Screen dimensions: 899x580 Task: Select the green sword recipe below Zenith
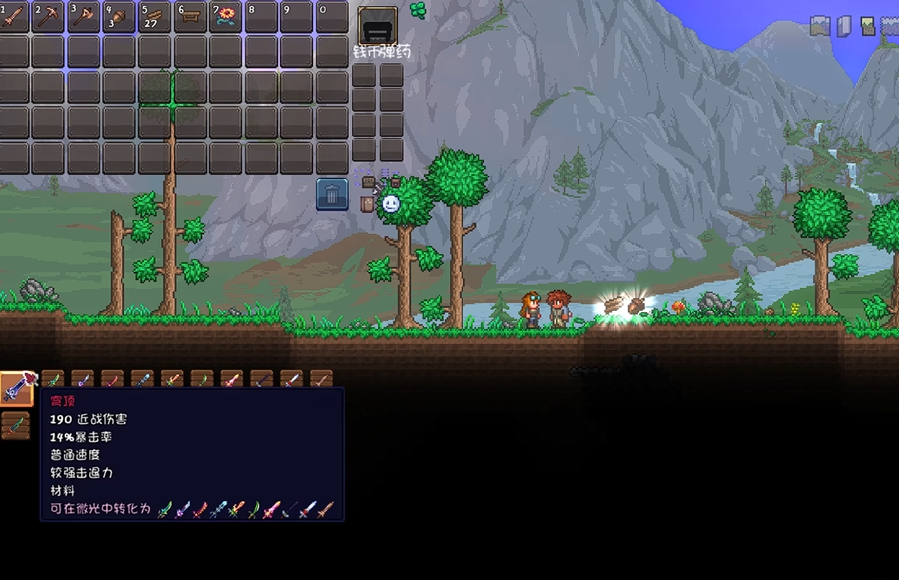pyautogui.click(x=15, y=425)
